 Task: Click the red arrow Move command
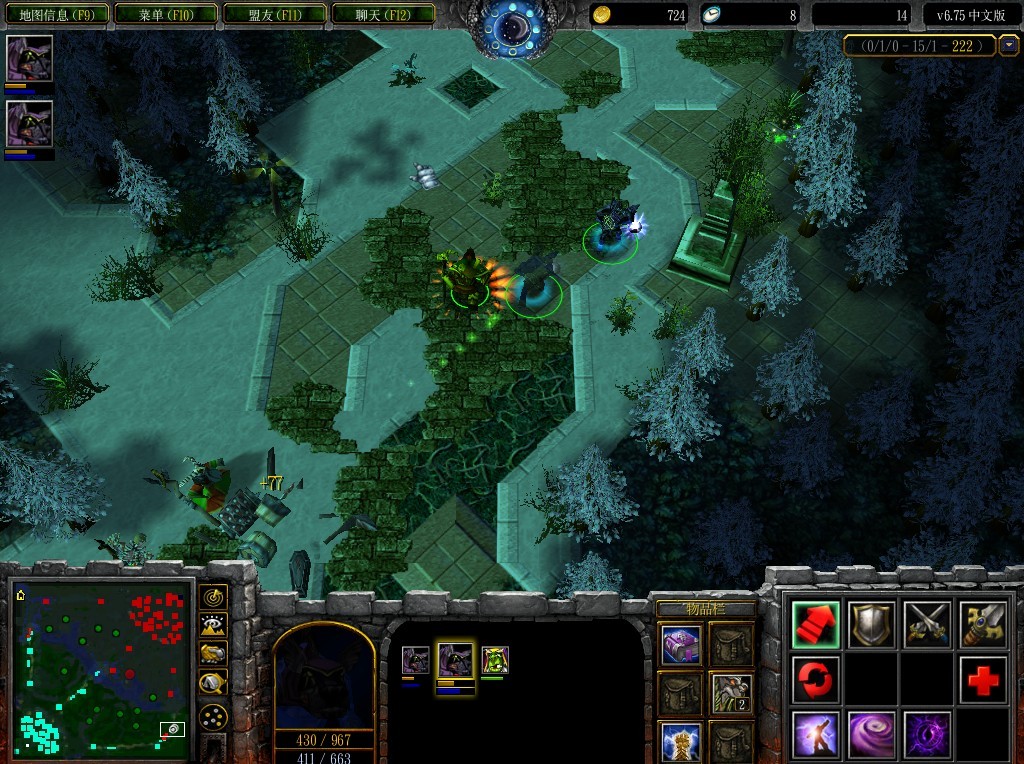pyautogui.click(x=816, y=624)
